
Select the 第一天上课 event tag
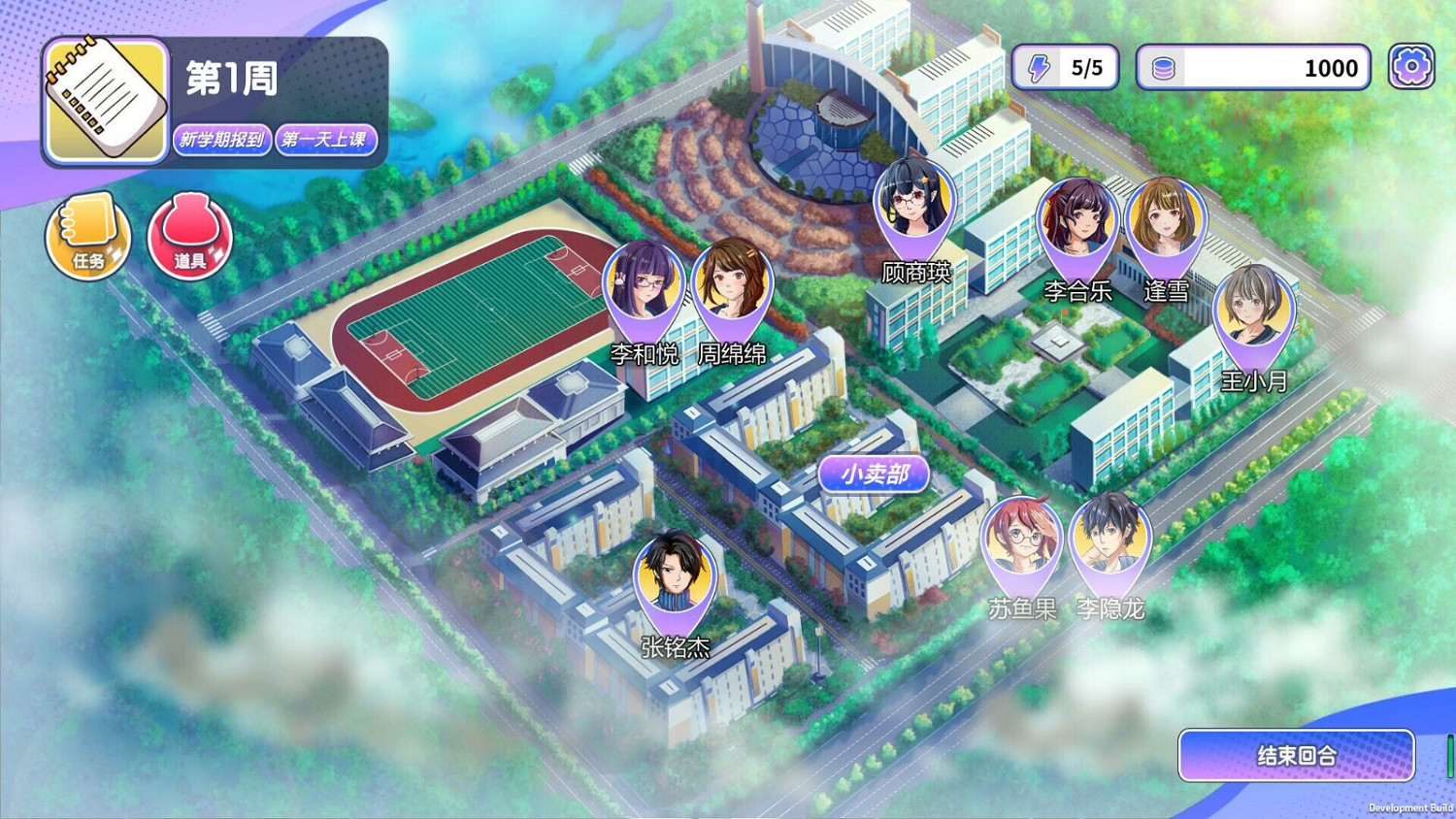(327, 139)
